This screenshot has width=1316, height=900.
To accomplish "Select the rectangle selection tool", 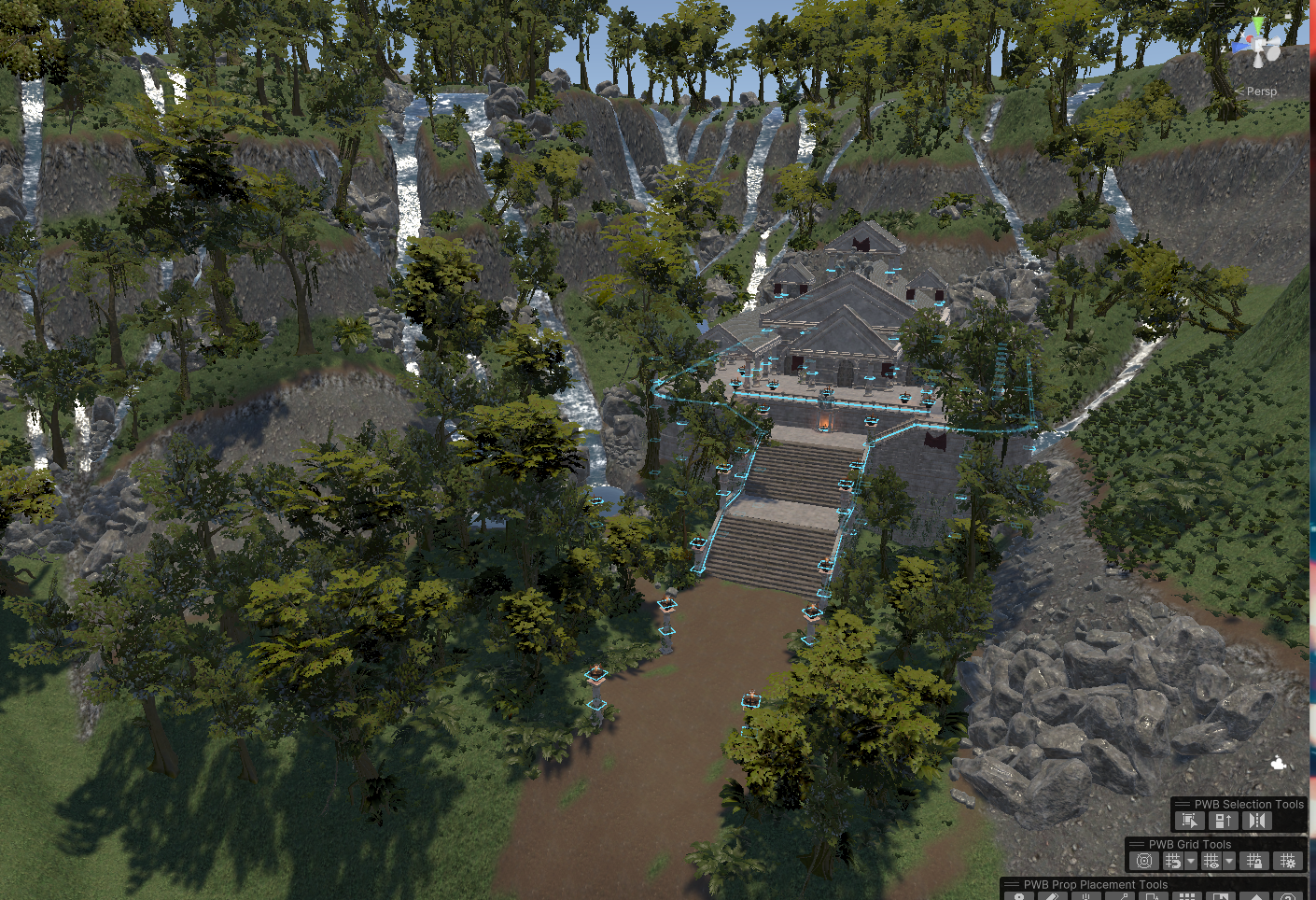I will tap(1189, 821).
